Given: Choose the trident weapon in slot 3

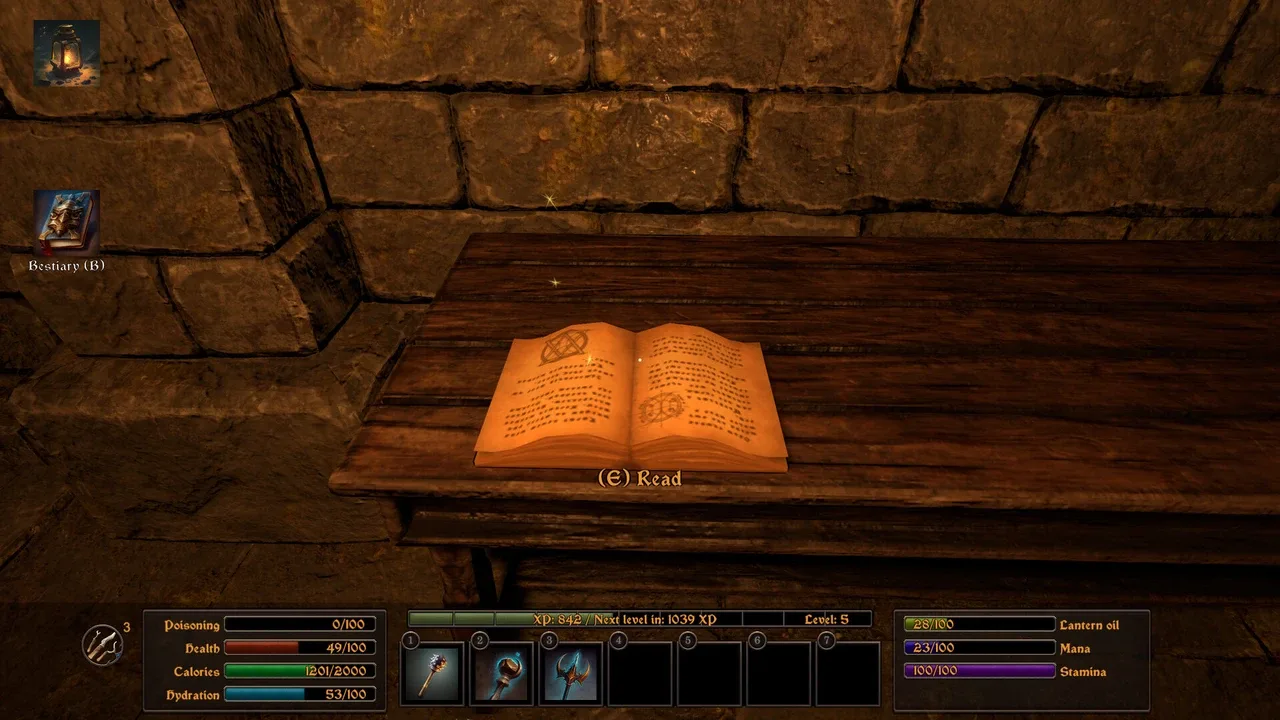Looking at the screenshot, I should pos(571,673).
